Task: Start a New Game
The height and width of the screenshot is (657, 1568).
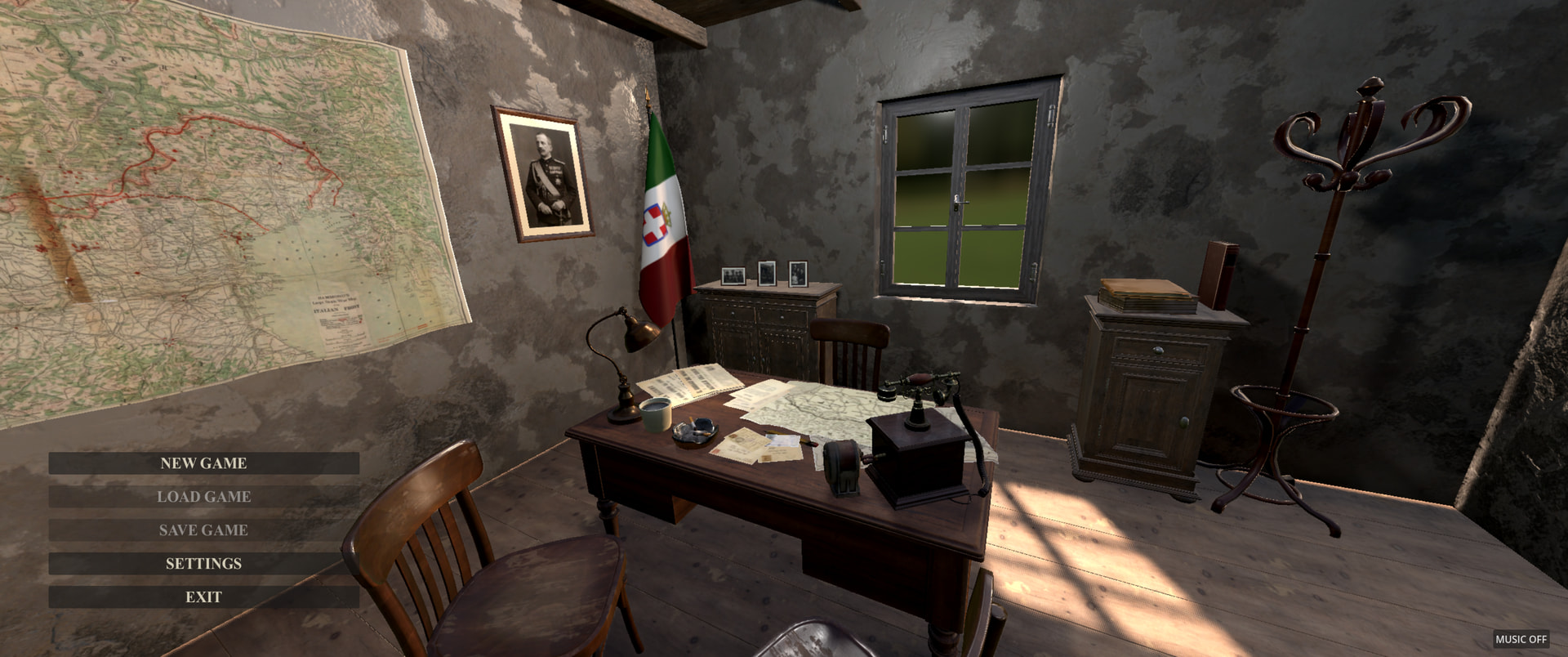Action: [x=203, y=463]
